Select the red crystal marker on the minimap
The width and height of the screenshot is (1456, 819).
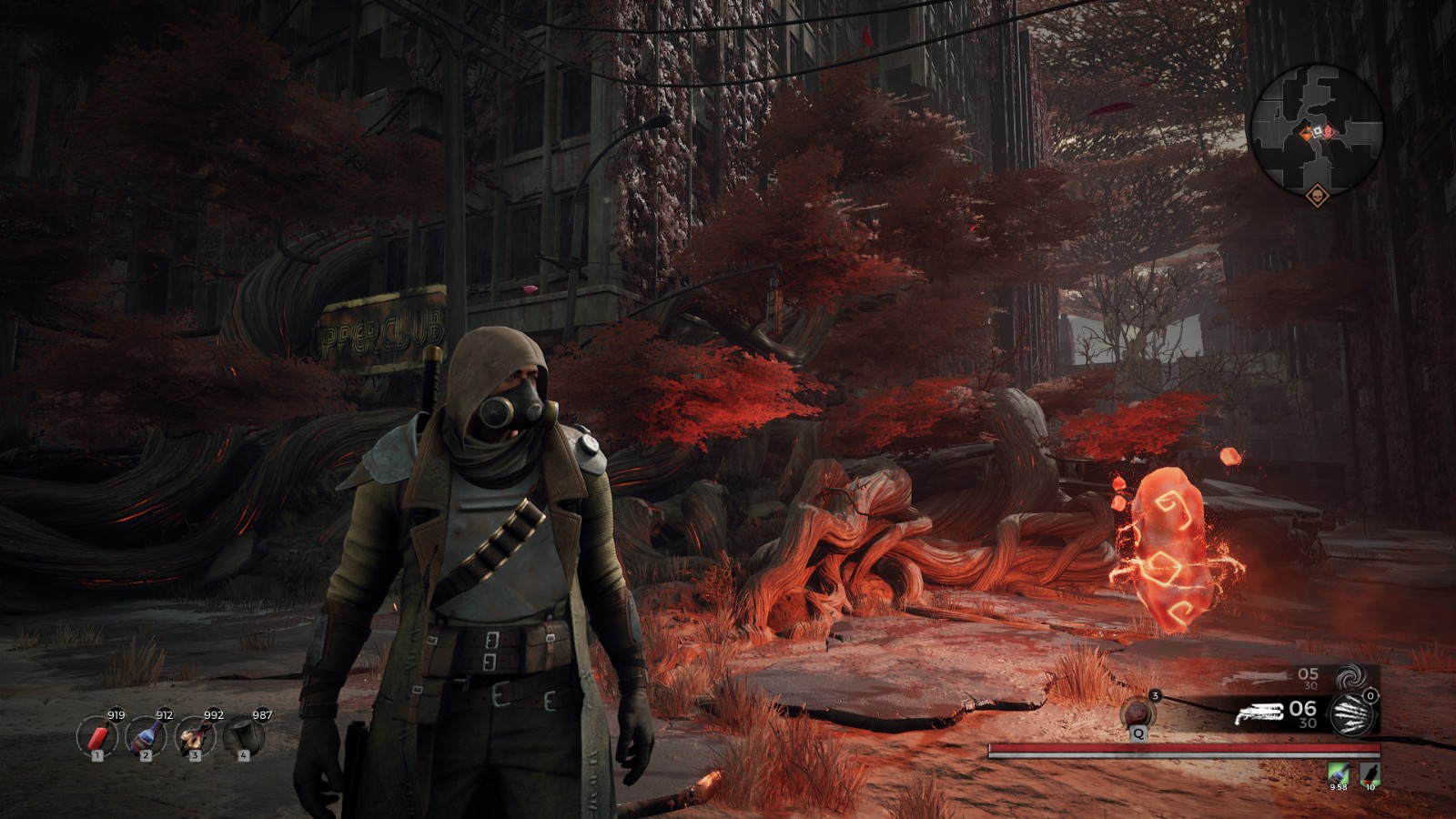coord(1329,132)
